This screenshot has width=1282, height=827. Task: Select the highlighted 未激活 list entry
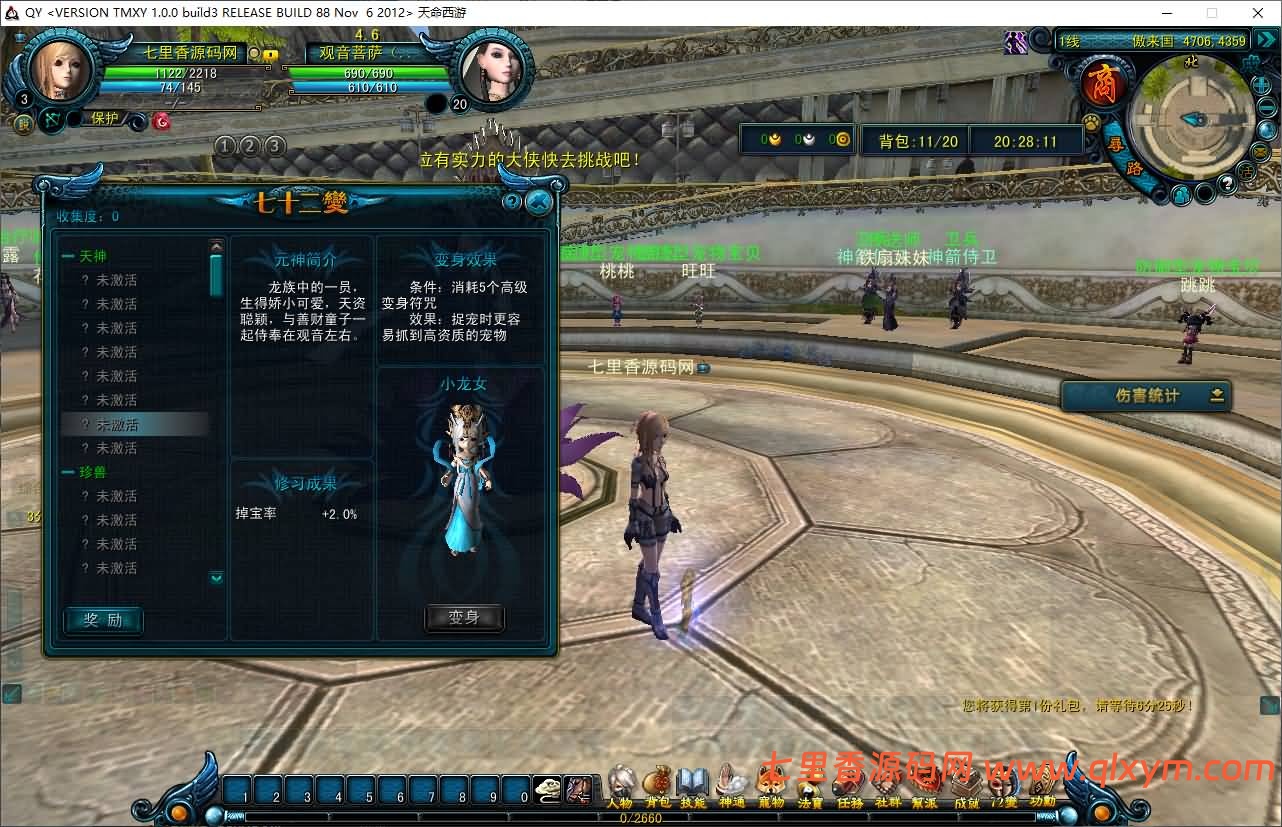[134, 424]
